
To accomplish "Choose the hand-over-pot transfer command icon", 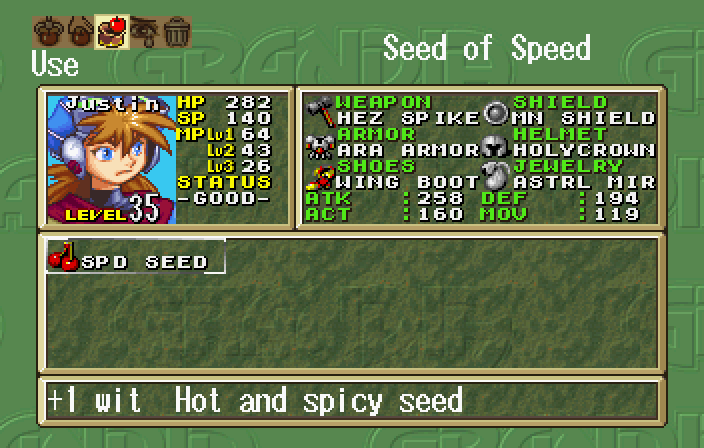I will click(78, 31).
